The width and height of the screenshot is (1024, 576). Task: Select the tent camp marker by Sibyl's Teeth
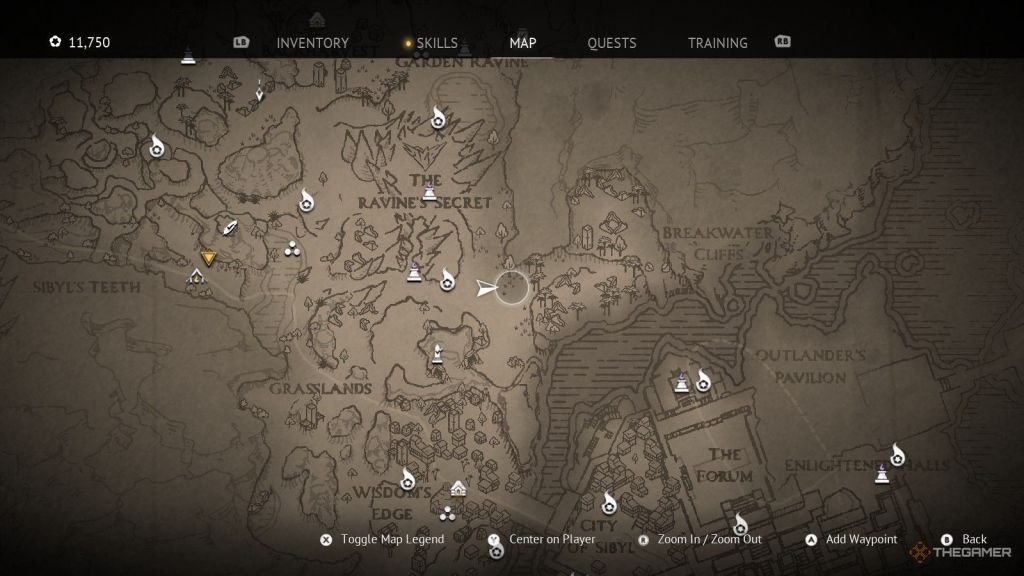(197, 277)
